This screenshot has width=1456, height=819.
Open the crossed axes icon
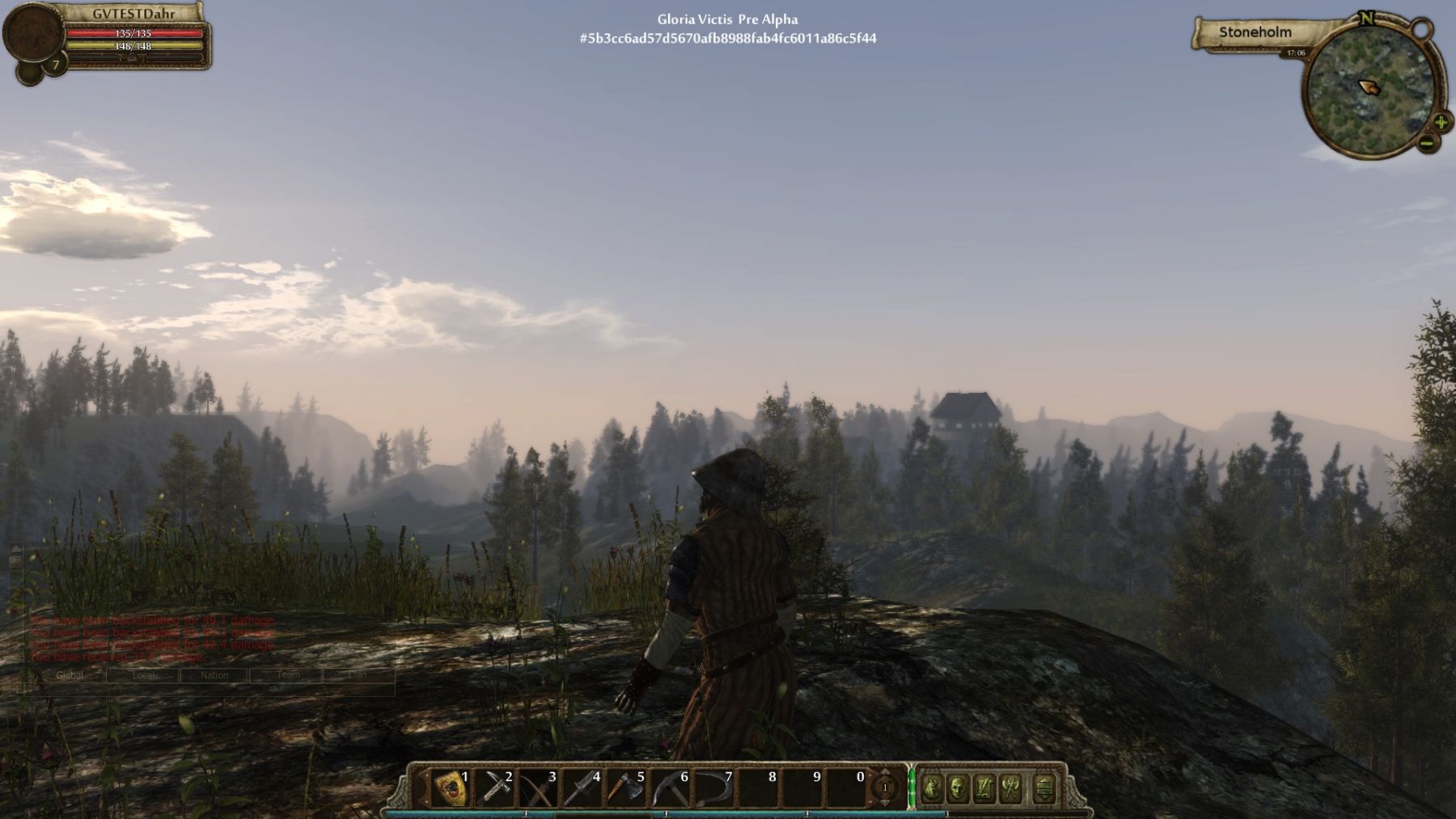[1011, 788]
